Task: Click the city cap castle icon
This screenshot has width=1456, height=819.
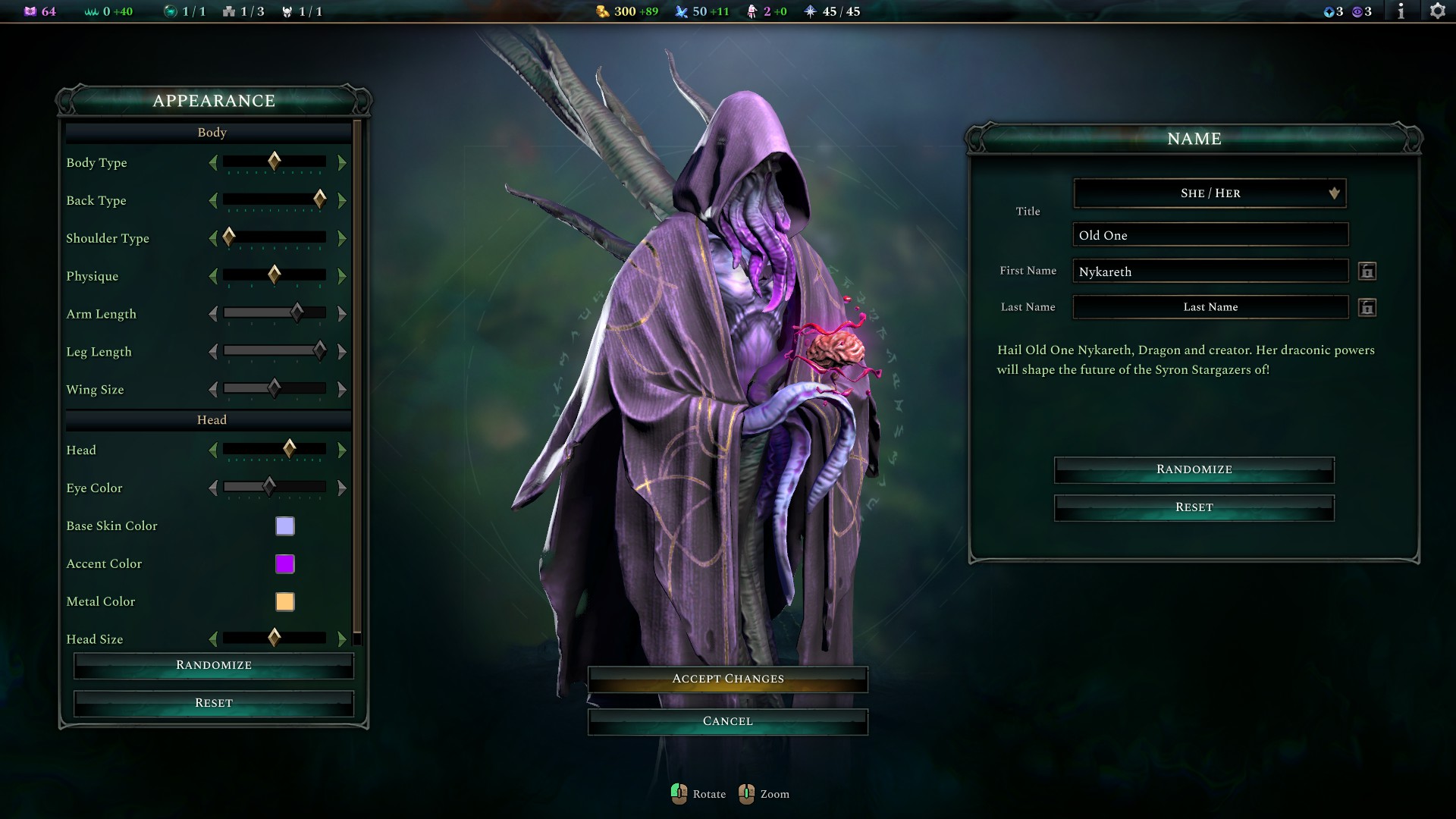Action: (x=229, y=11)
